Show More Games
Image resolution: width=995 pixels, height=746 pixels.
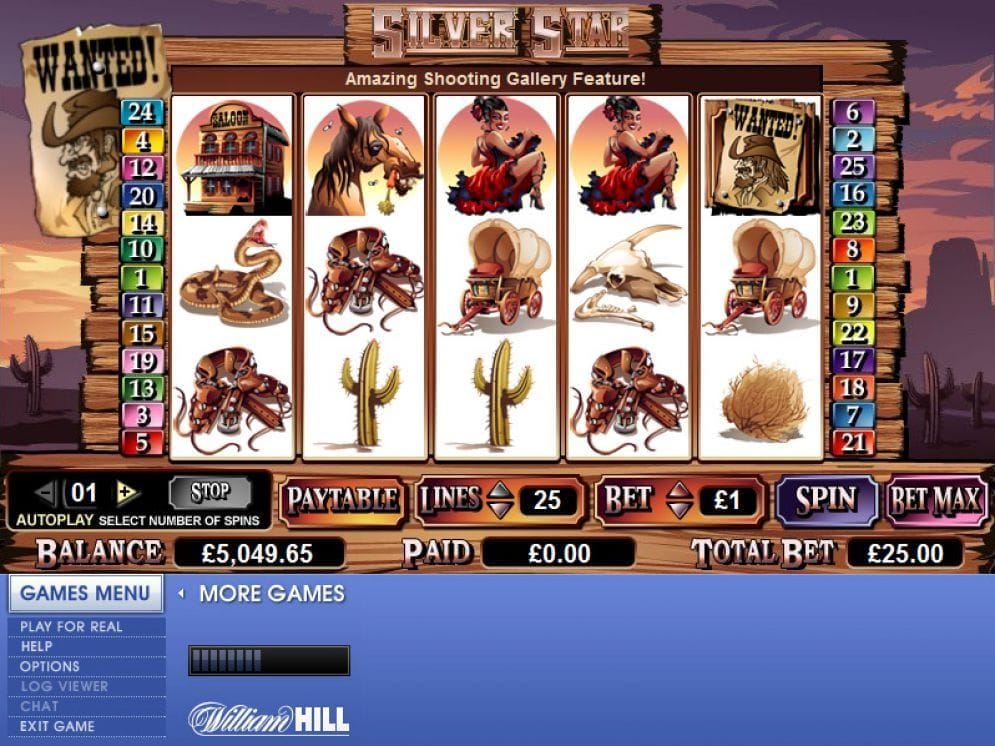coord(271,594)
